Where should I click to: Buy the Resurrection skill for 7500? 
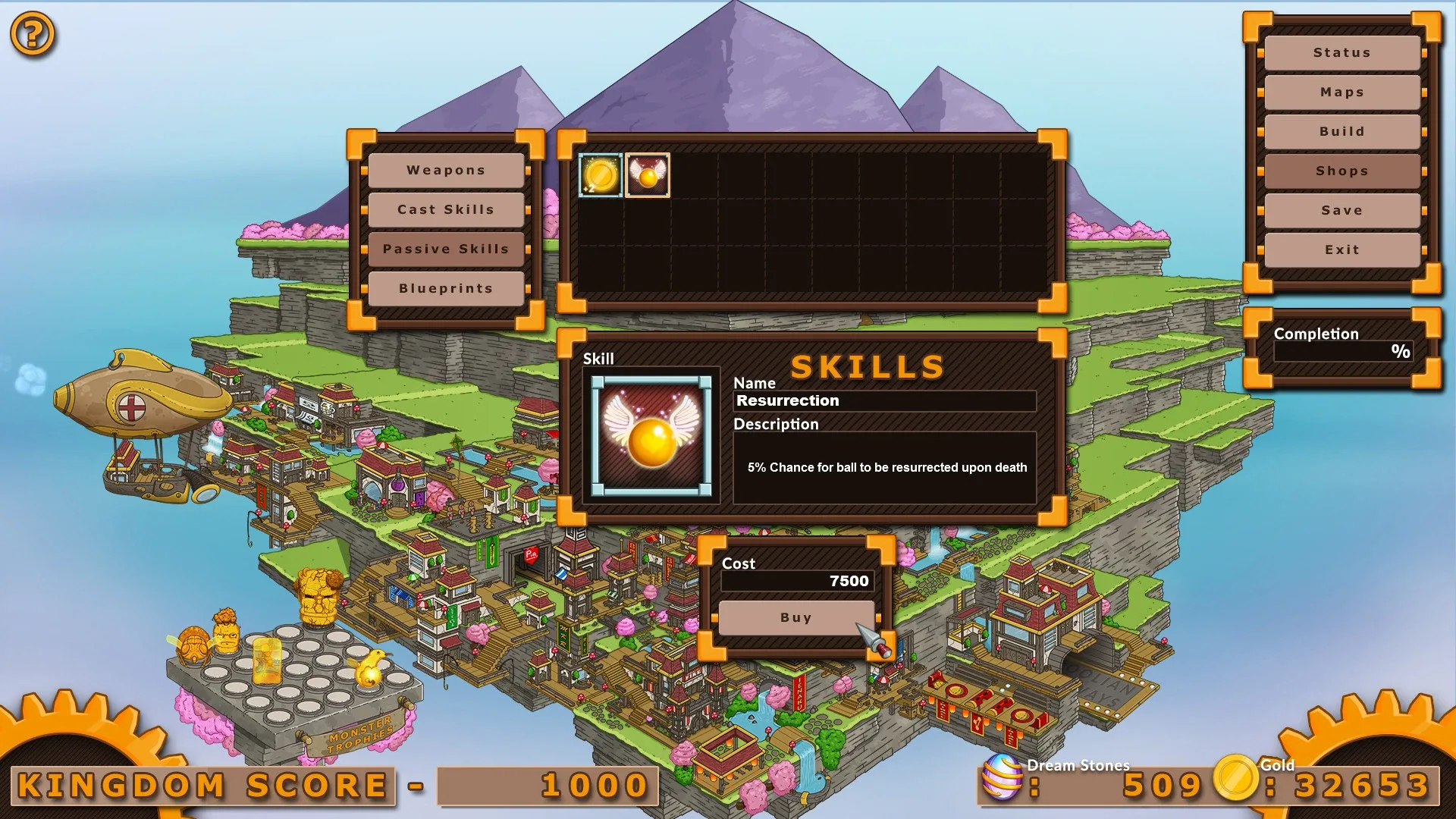pos(795,617)
